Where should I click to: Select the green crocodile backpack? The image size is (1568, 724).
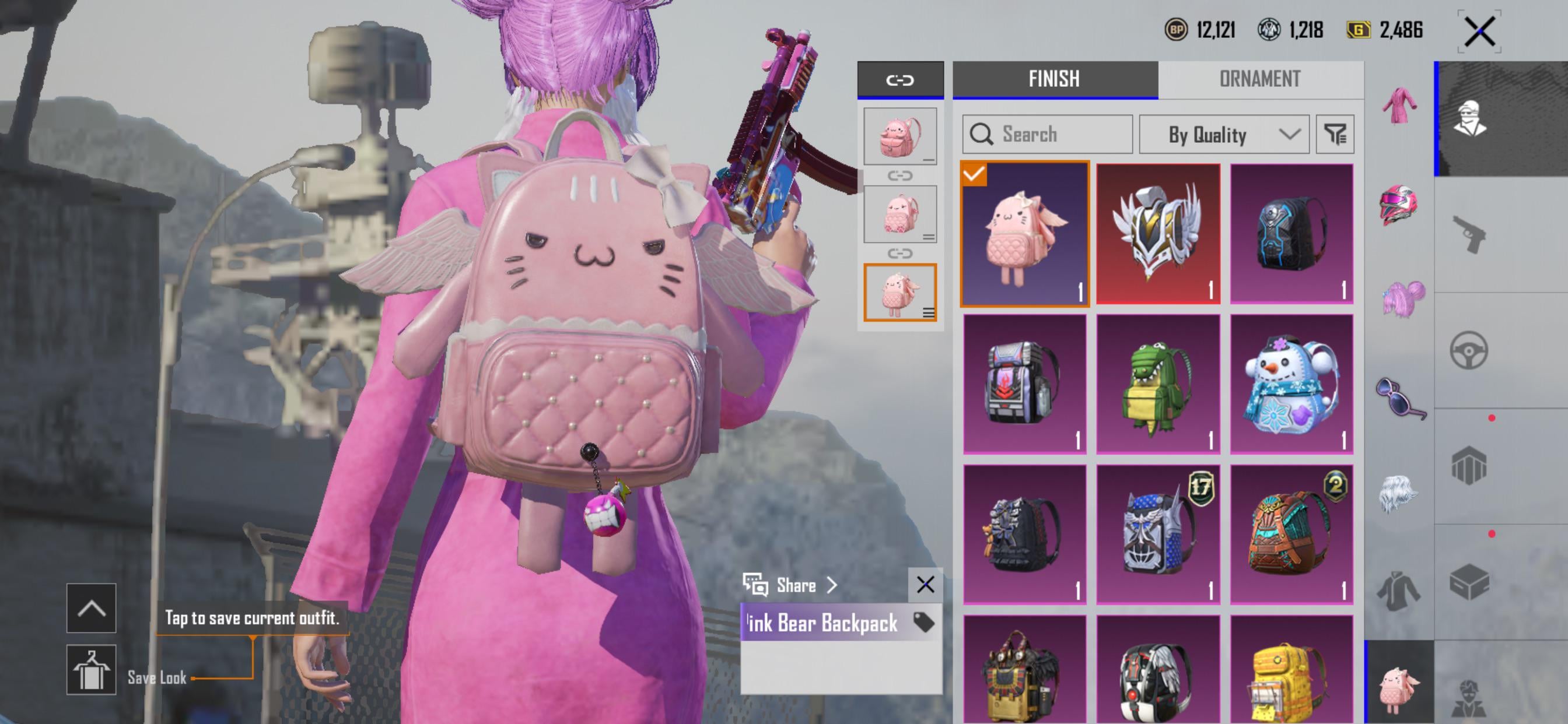pos(1158,385)
